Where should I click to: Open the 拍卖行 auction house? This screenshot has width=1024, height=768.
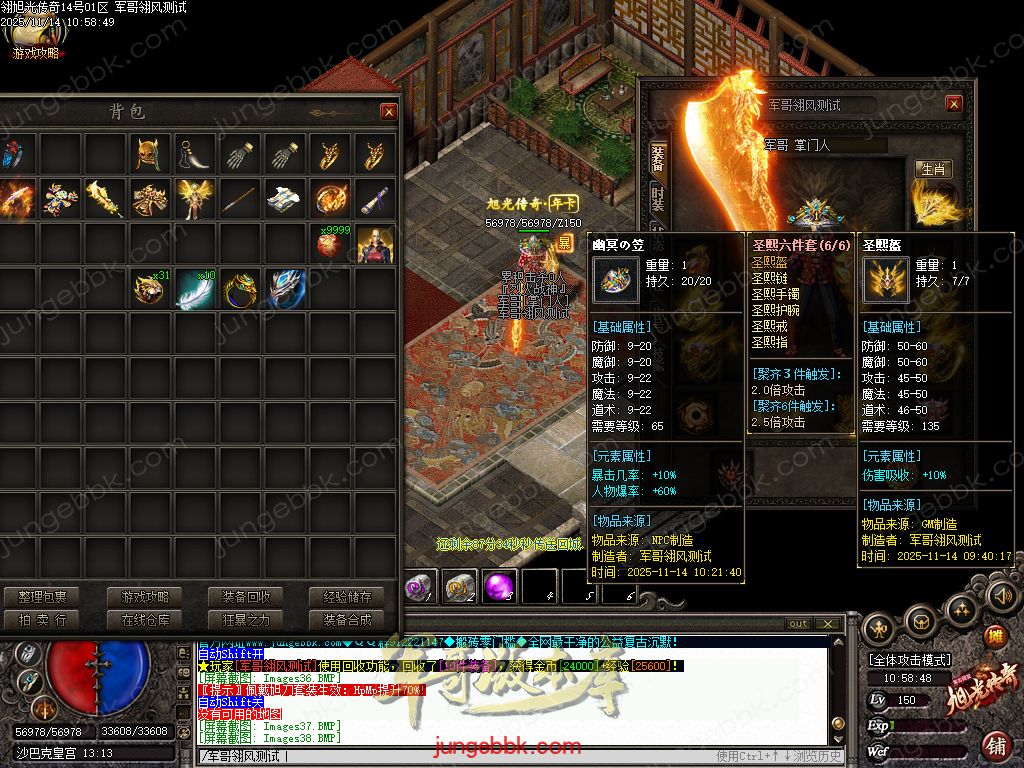tap(42, 620)
